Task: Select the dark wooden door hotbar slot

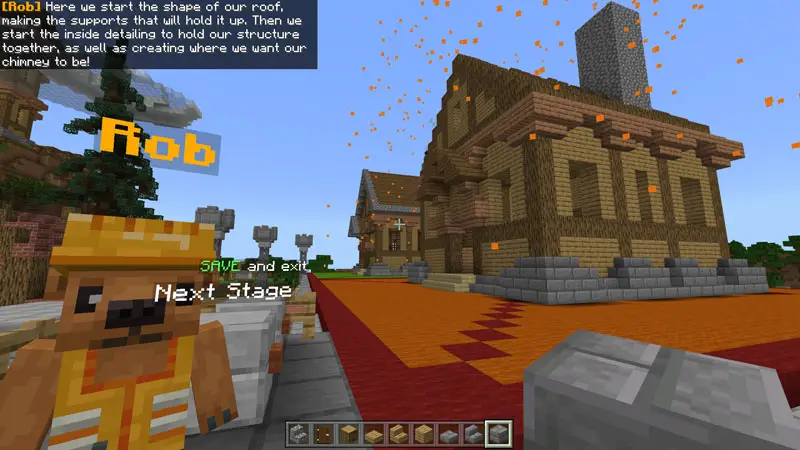Action: (325, 433)
